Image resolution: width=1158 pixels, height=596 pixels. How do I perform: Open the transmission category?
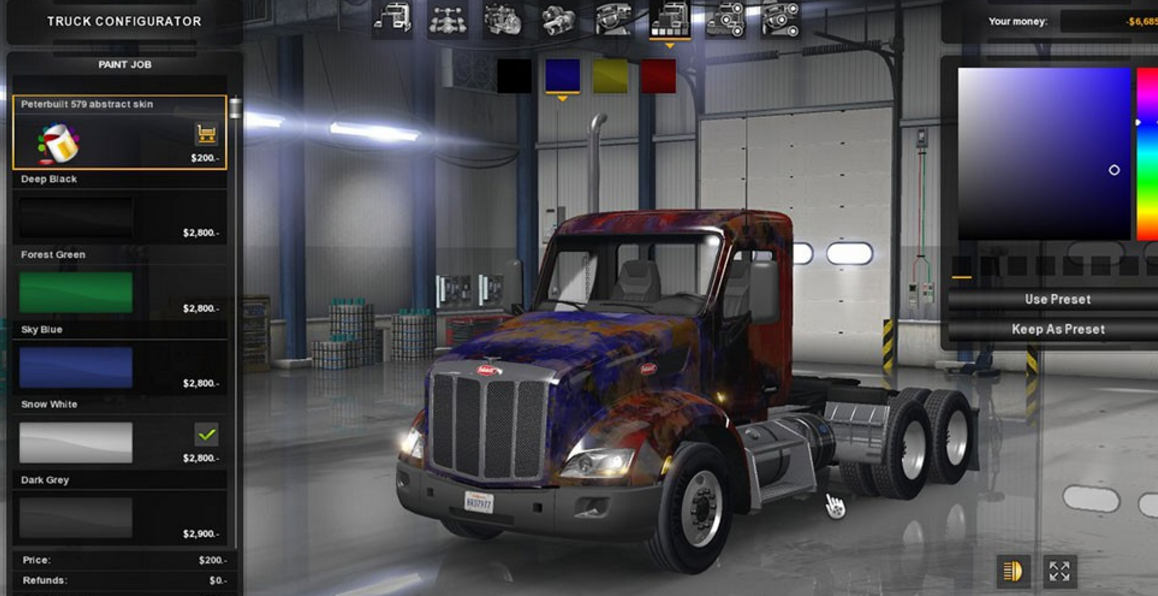point(557,19)
